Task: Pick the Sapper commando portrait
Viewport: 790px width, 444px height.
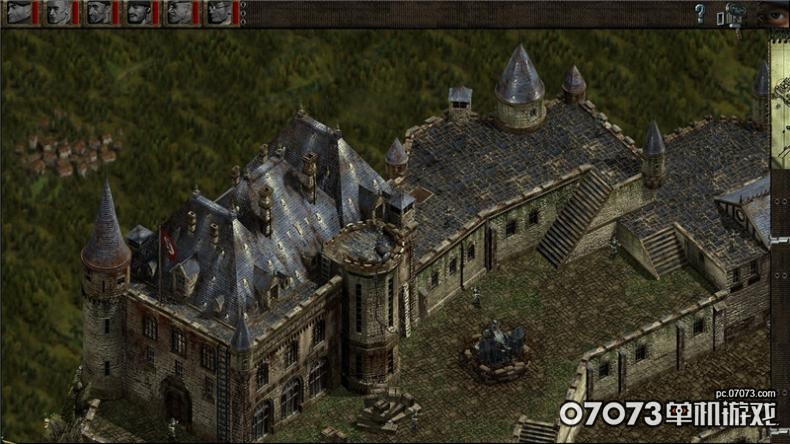Action: pyautogui.click(x=139, y=13)
